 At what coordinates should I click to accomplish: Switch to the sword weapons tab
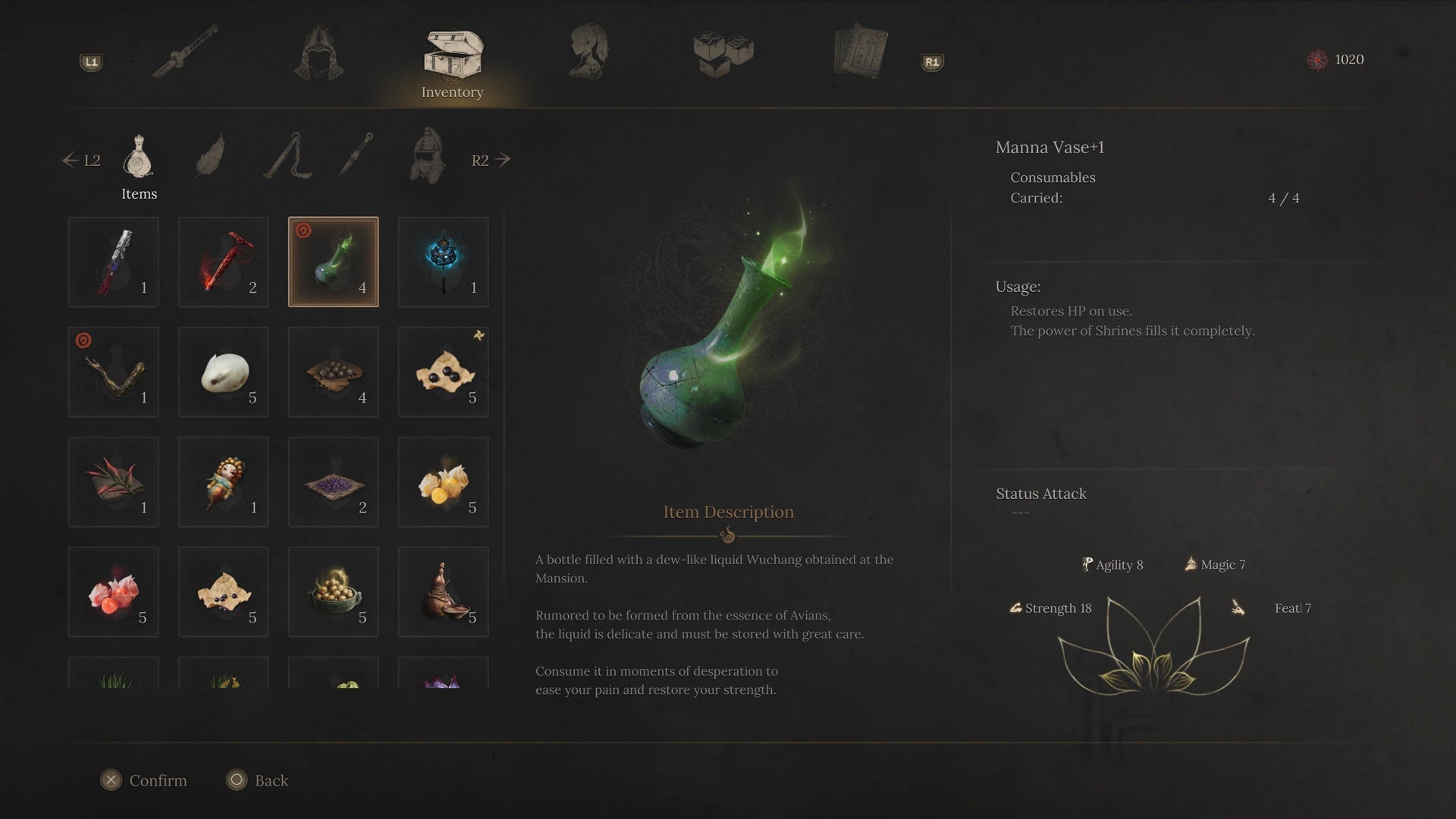click(x=185, y=52)
